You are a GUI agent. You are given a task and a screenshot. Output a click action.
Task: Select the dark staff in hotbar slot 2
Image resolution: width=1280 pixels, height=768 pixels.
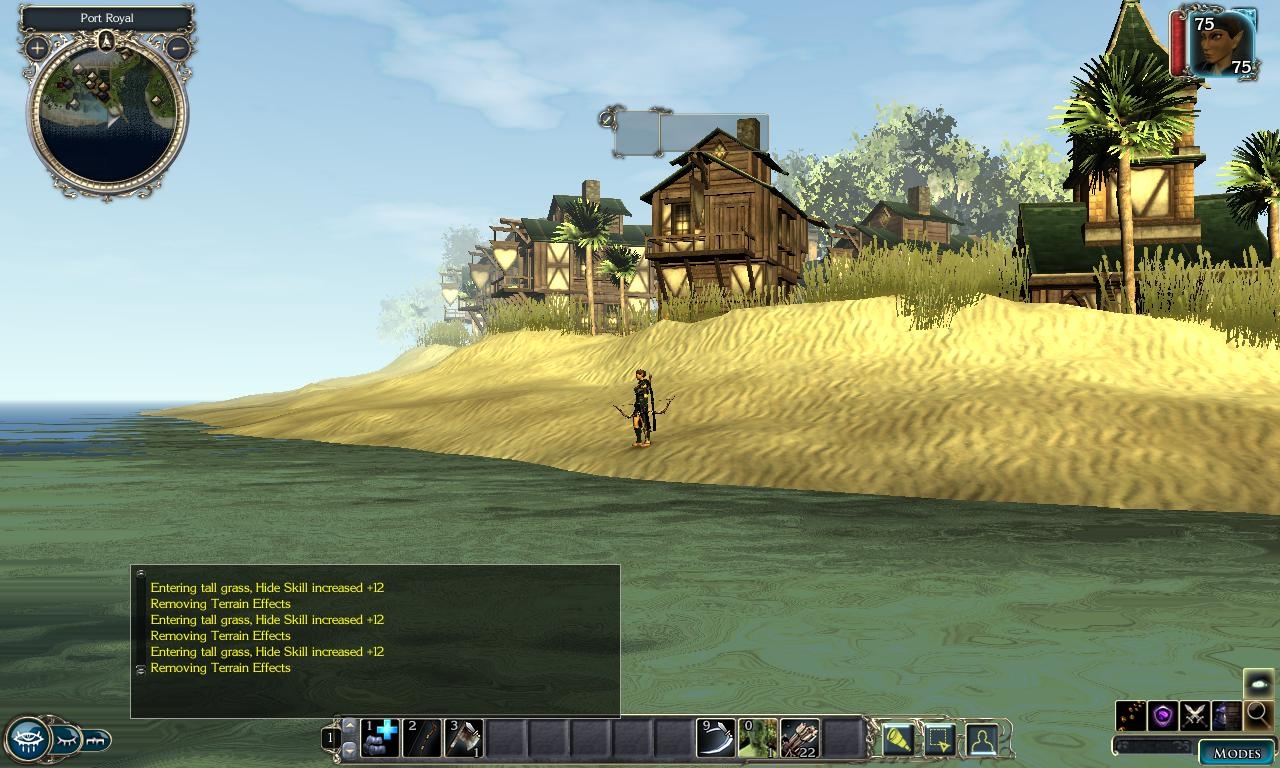422,738
